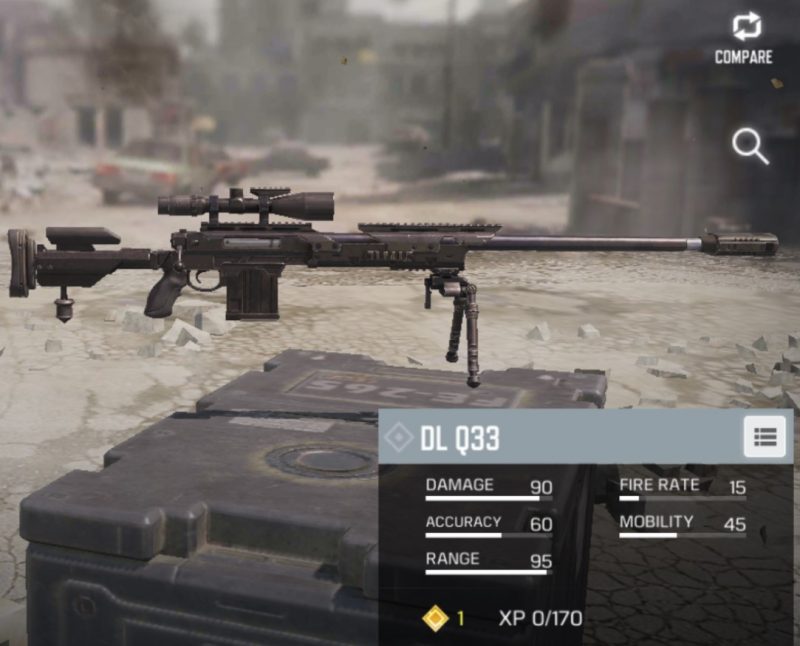Toggle the DL Q33 stats list button

pyautogui.click(x=764, y=437)
